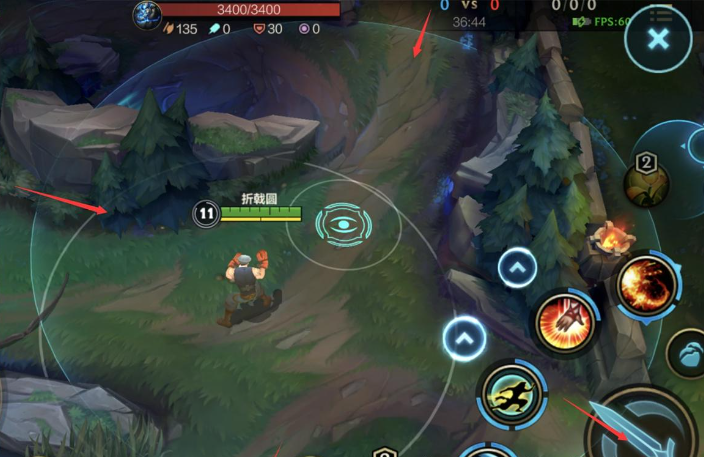Trigger the running figure dash ability
Image resolution: width=704 pixels, height=457 pixels.
pos(511,394)
